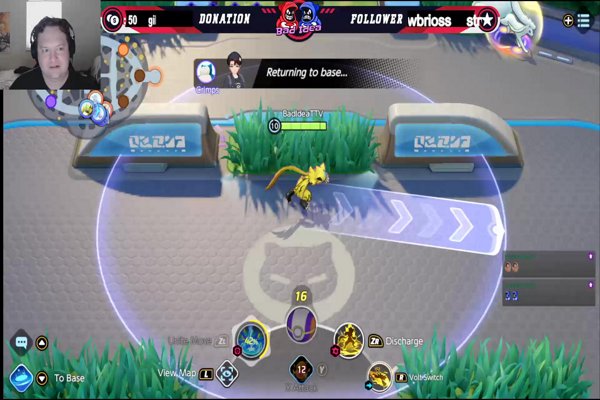Activate the Discharge move icon

(348, 341)
